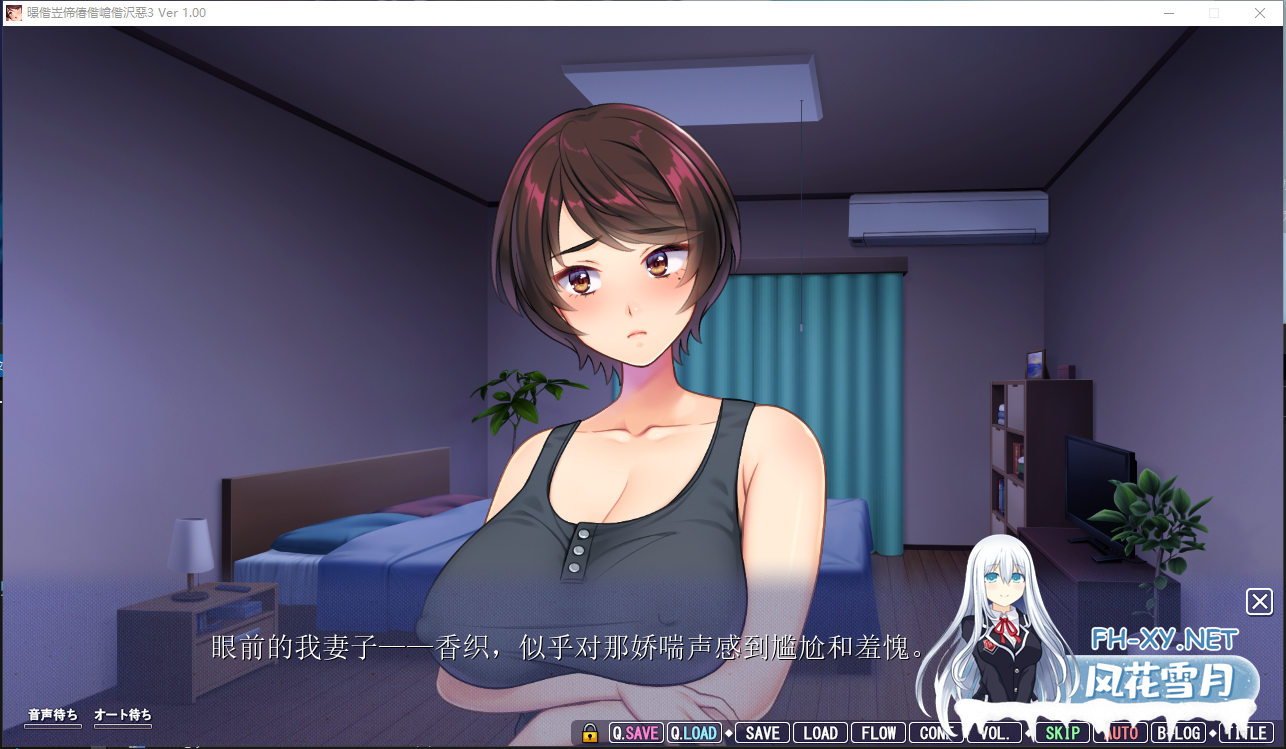Open the FLOW chart screen
Screen dimensions: 1286x749
coord(877,732)
